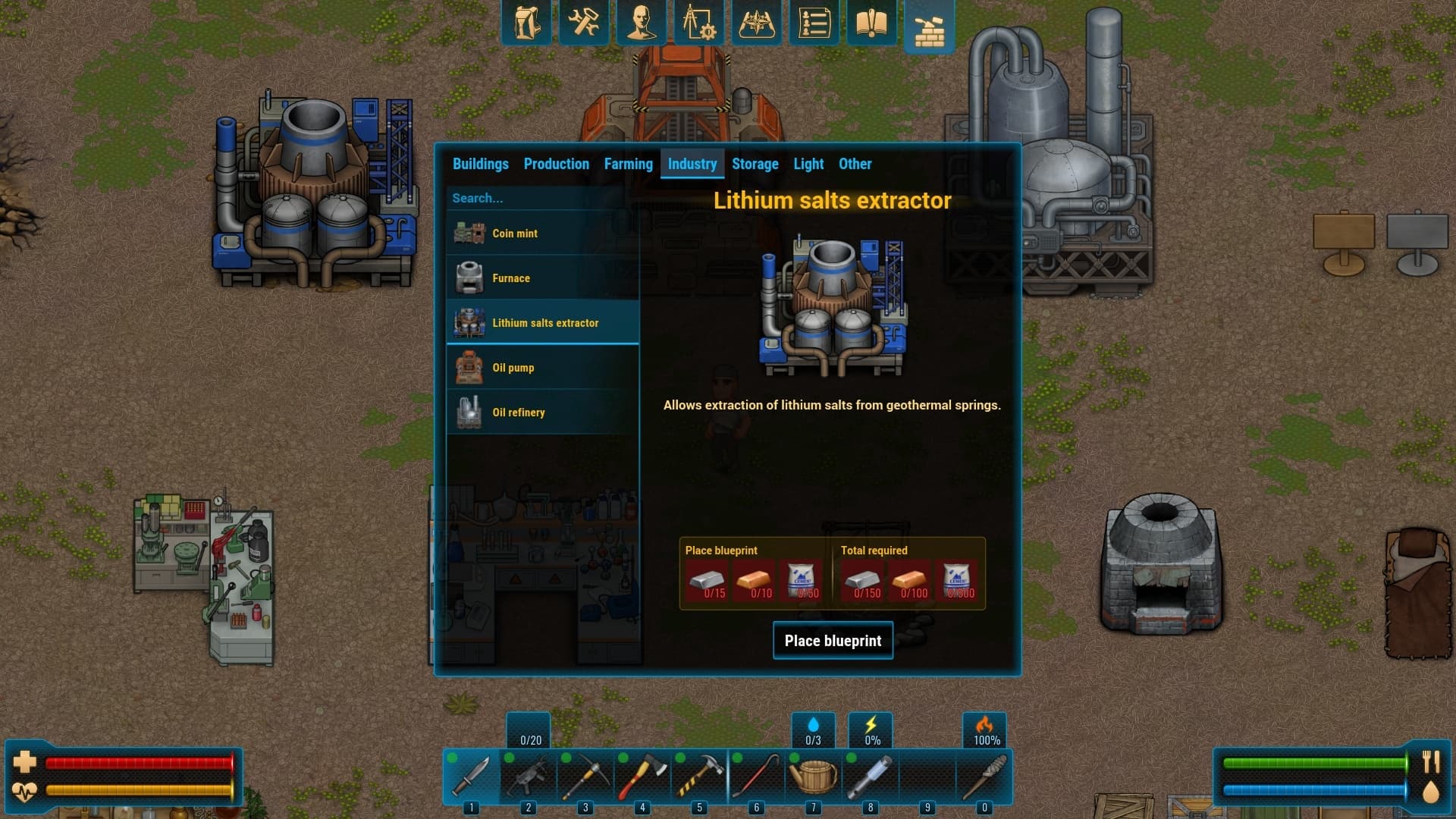This screenshot has height=819, width=1456.
Task: Open the Production tab
Action: tap(556, 164)
